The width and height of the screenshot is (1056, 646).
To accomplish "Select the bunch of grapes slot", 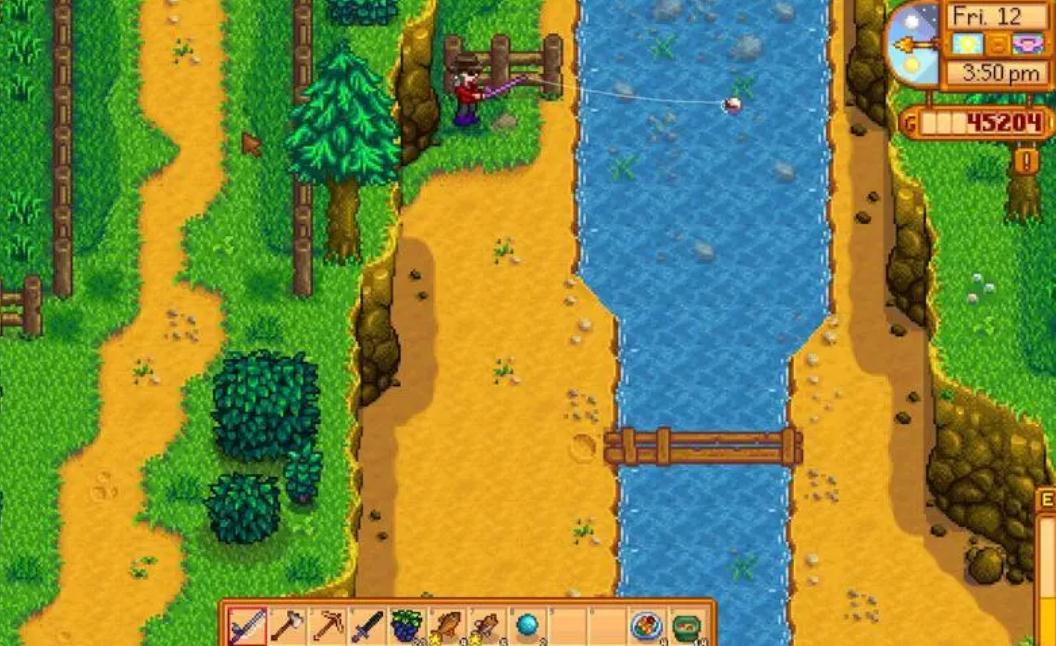I will [x=407, y=626].
